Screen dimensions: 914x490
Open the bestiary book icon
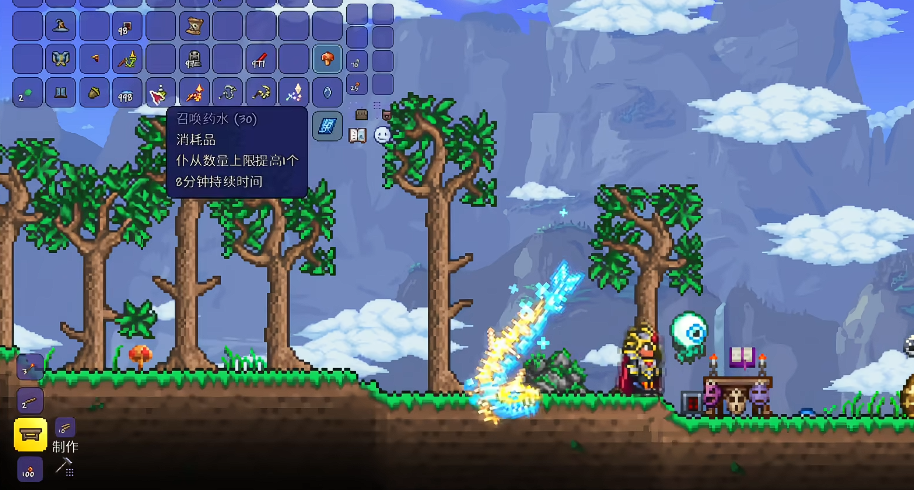(357, 135)
